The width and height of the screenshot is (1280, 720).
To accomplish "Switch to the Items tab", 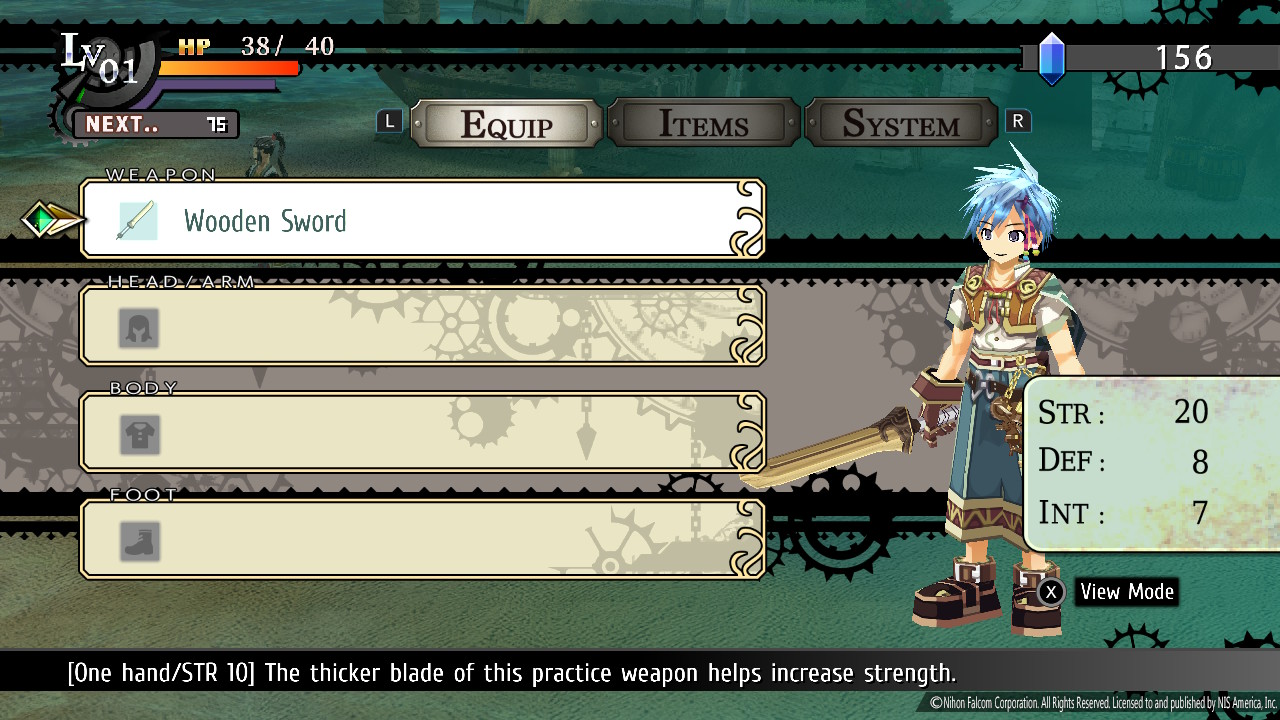I will [x=703, y=123].
